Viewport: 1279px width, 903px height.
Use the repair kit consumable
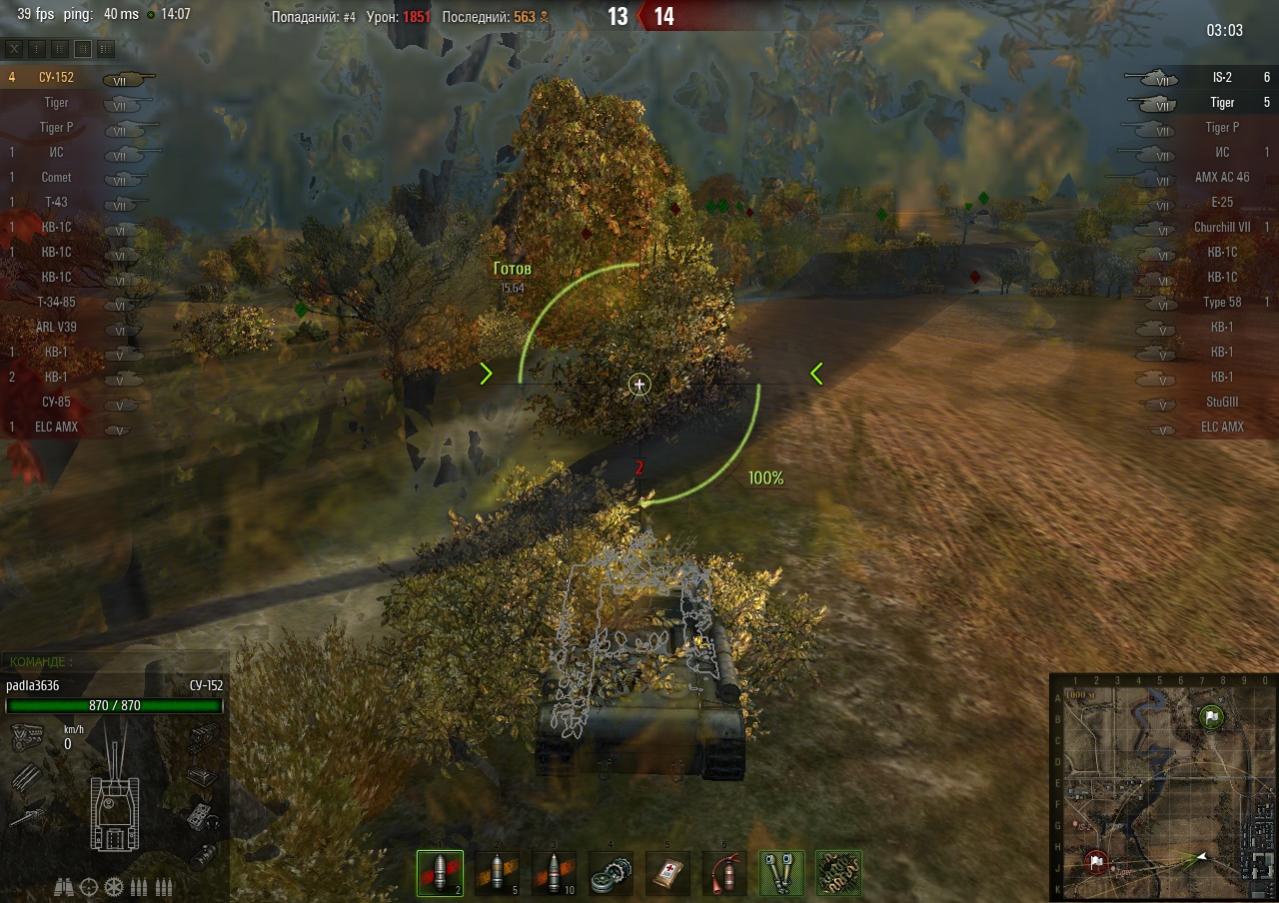pos(611,873)
